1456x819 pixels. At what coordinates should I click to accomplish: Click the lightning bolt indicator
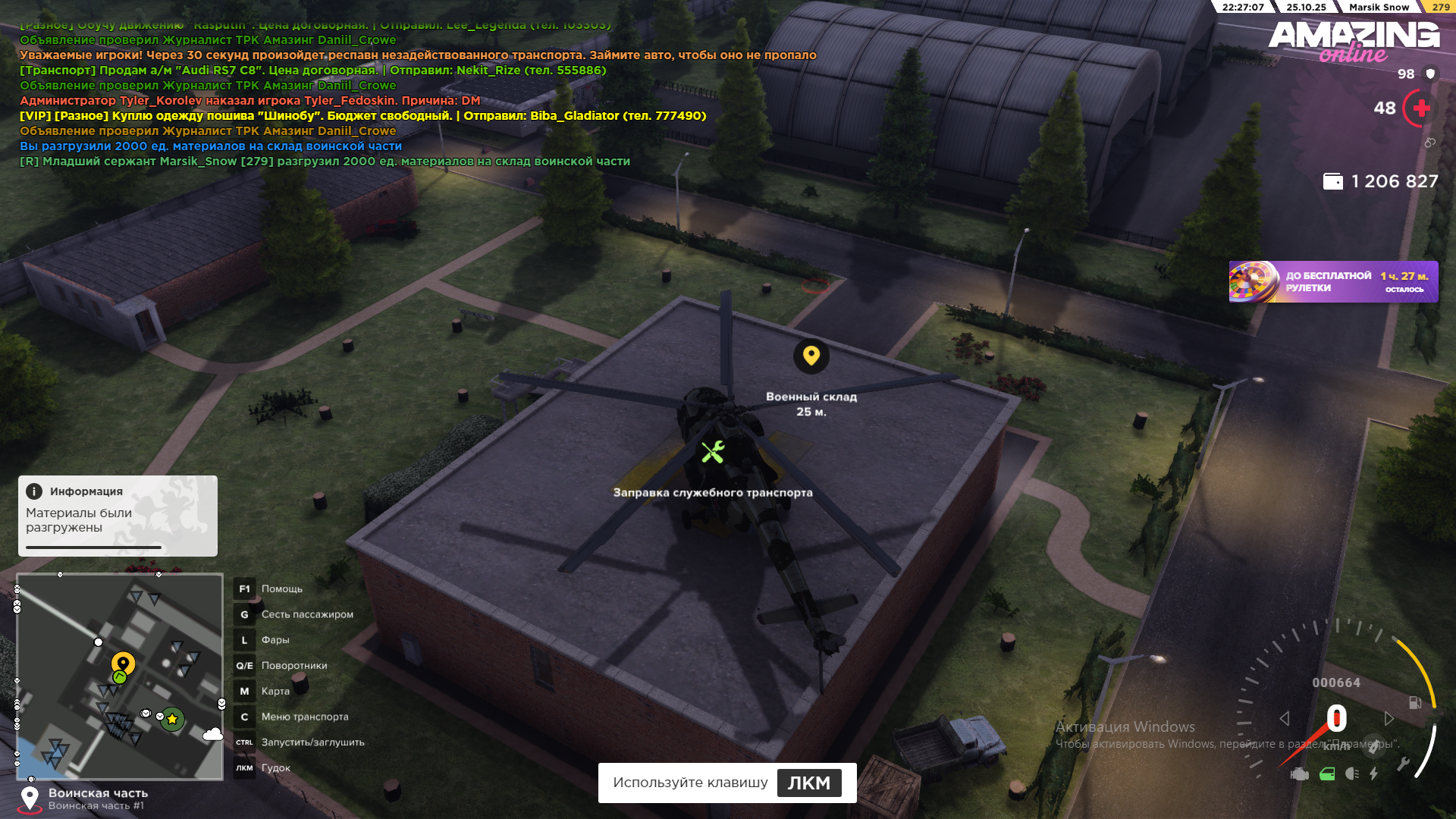(1373, 774)
